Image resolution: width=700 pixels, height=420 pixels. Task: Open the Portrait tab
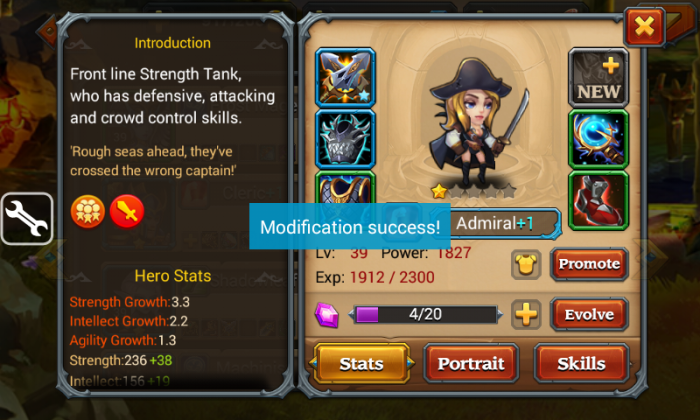click(x=472, y=363)
